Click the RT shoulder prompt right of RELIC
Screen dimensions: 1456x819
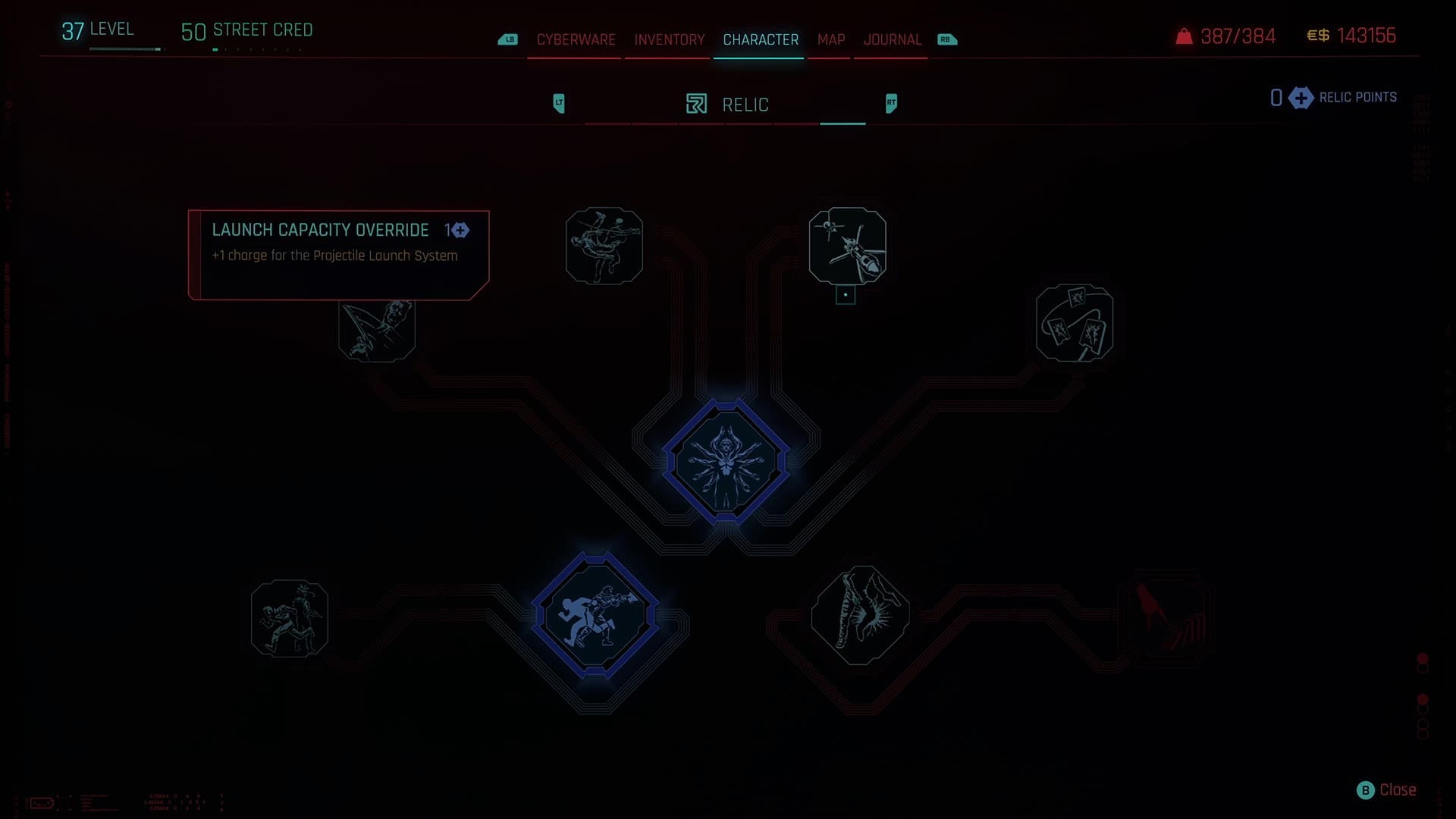[890, 103]
